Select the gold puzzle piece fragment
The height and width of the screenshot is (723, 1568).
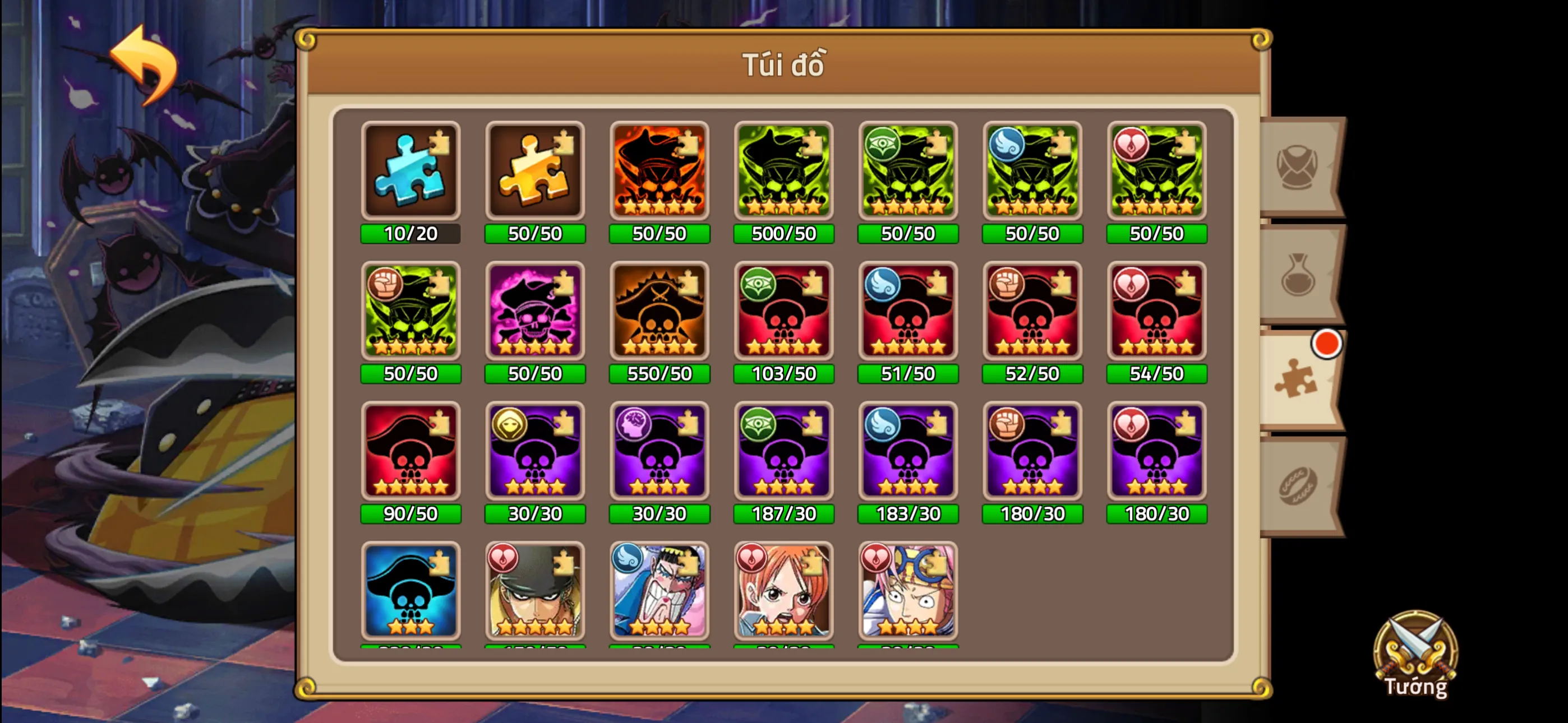coord(535,173)
